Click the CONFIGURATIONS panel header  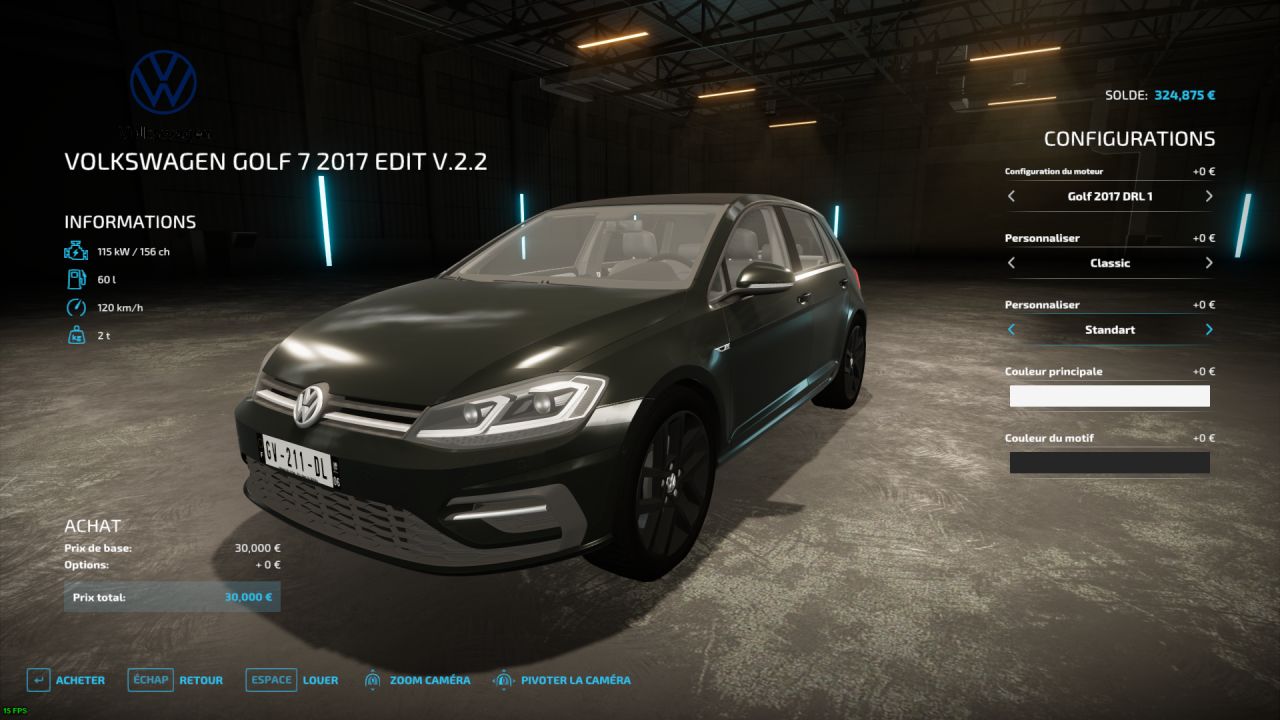[x=1130, y=138]
